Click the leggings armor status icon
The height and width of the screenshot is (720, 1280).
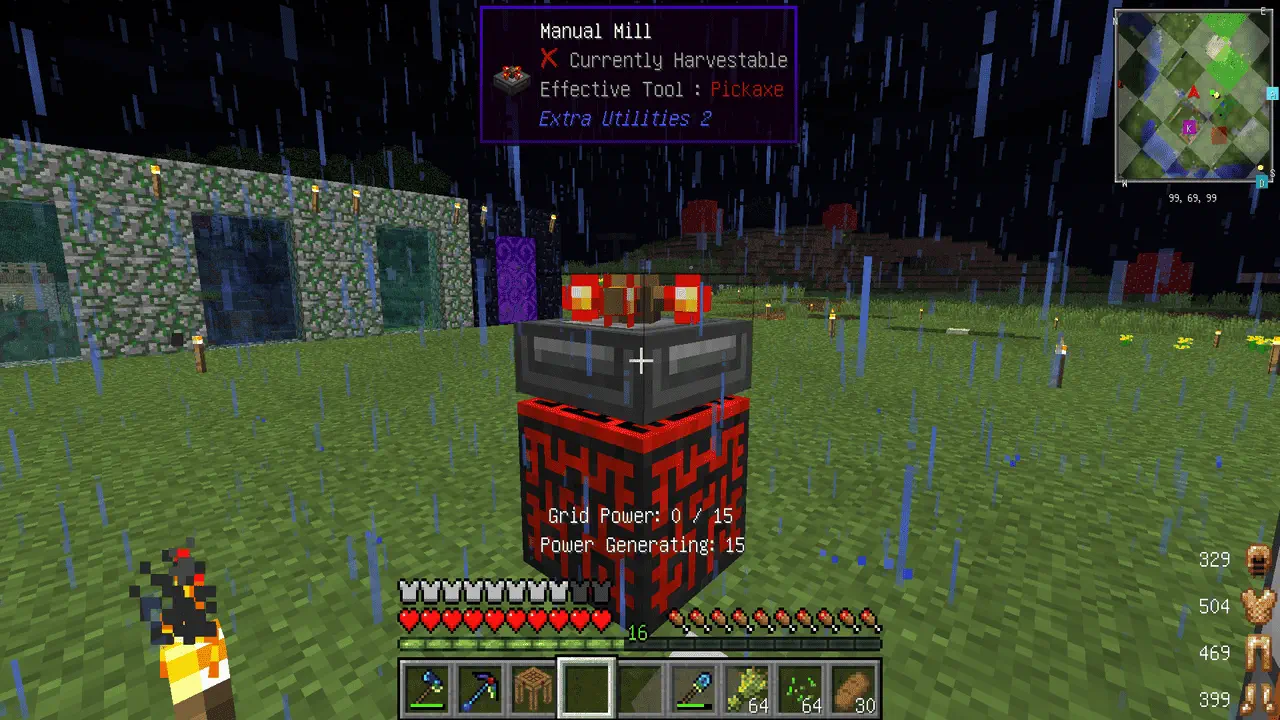(1257, 653)
